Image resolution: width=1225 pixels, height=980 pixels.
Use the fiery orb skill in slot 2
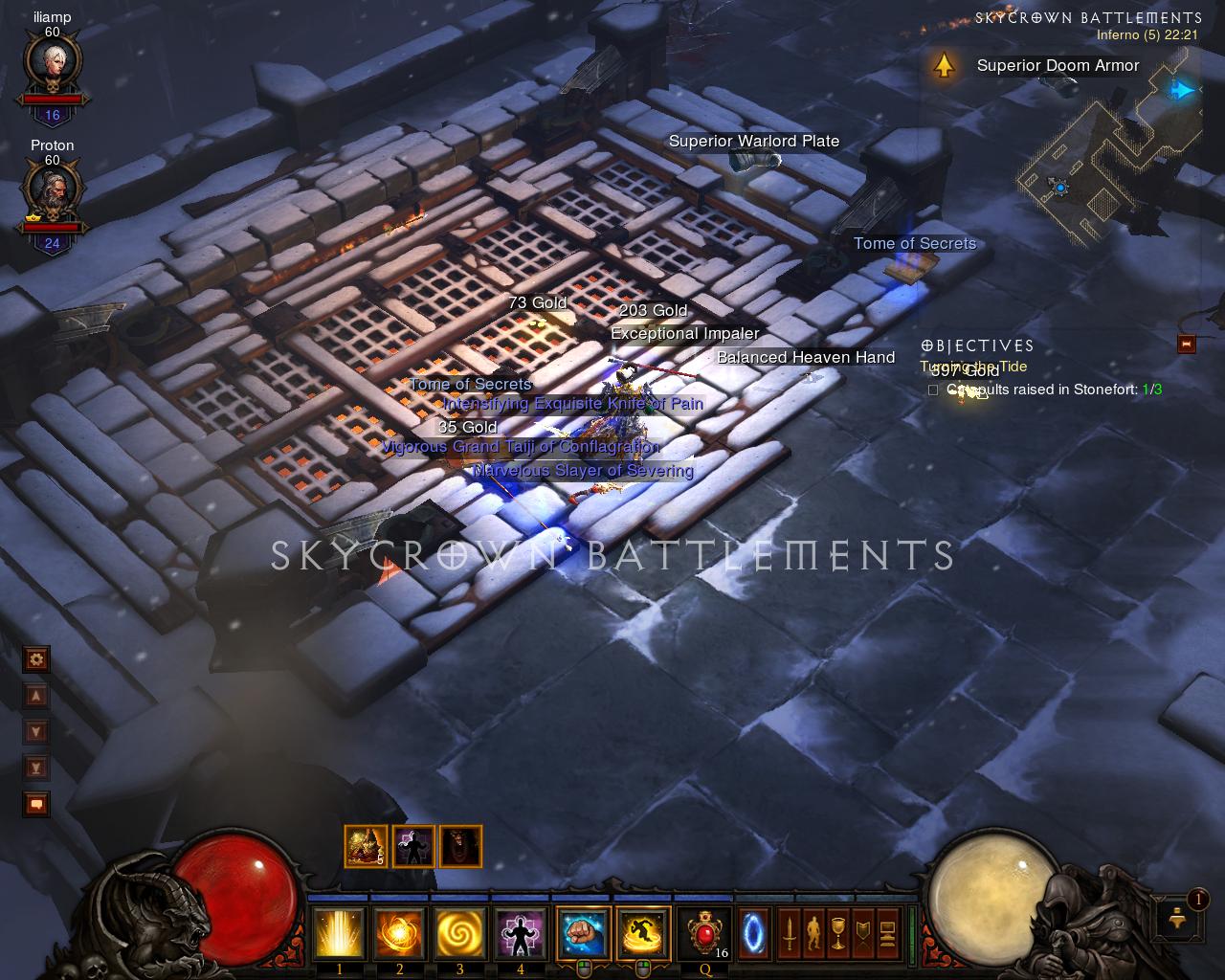[399, 933]
